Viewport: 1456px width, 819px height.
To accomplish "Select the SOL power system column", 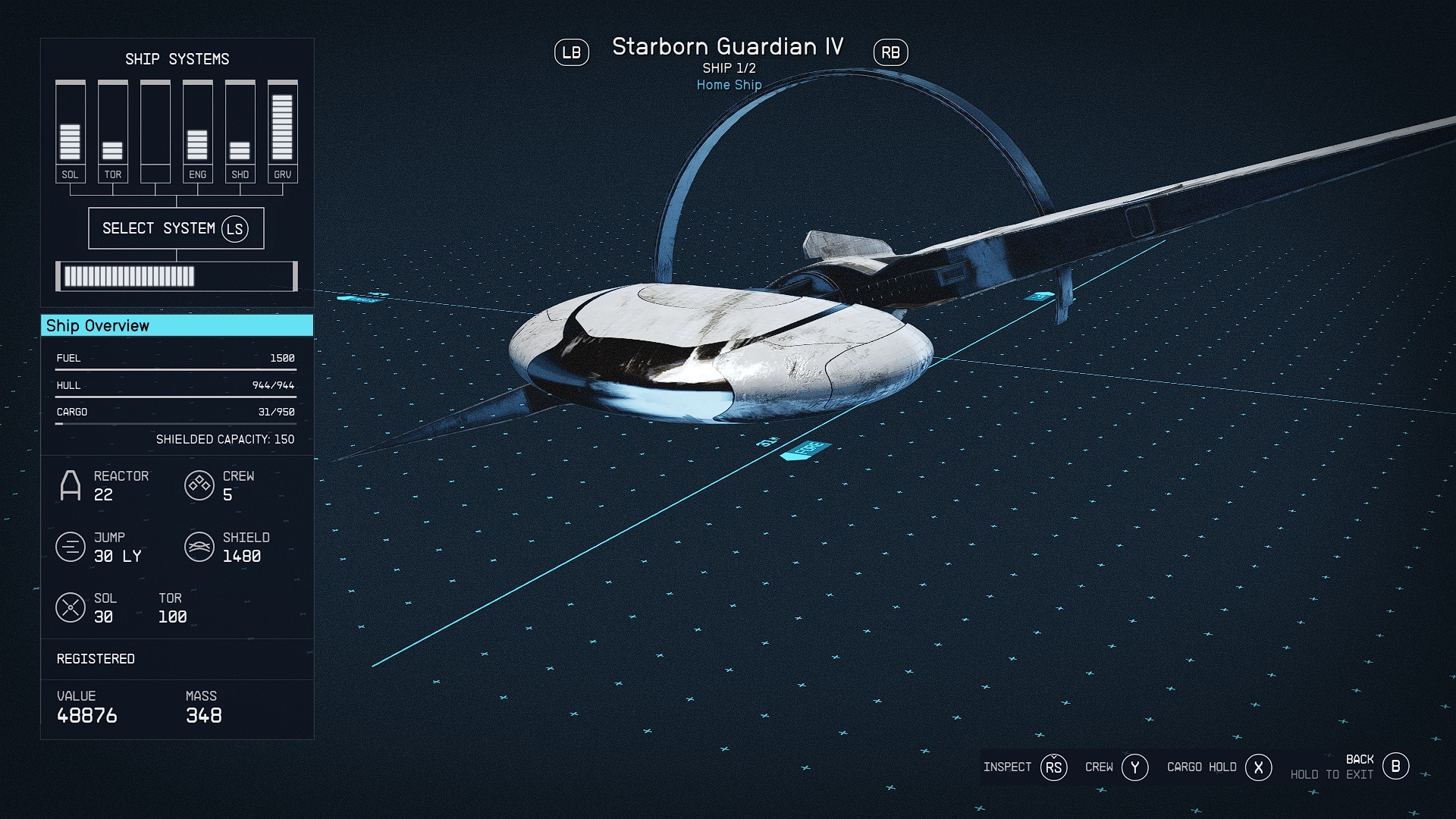I will (x=70, y=131).
